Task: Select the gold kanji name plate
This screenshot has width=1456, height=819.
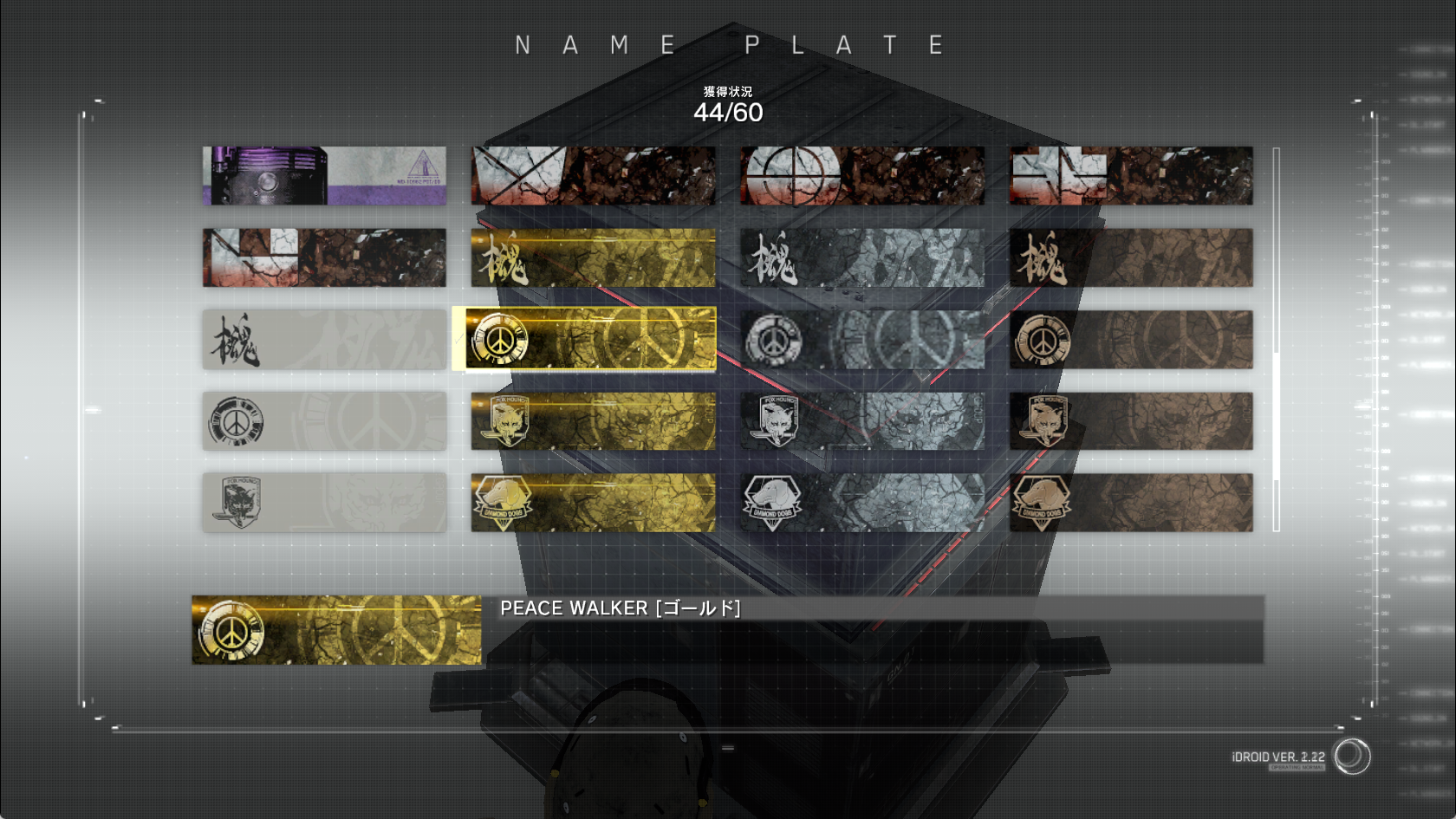Action: 593,257
